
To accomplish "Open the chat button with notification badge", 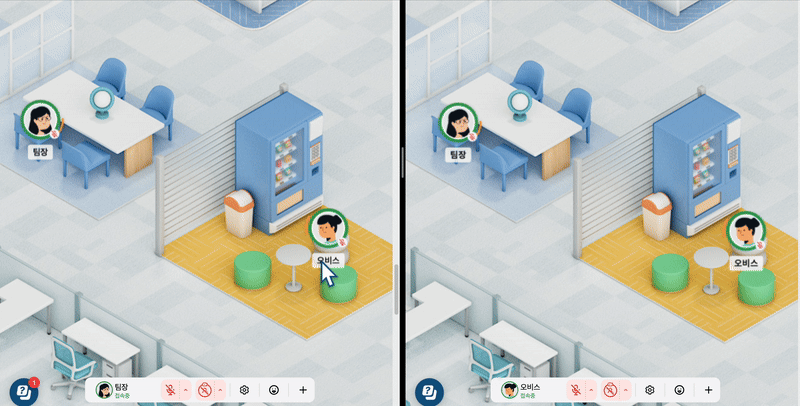I will [x=22, y=390].
